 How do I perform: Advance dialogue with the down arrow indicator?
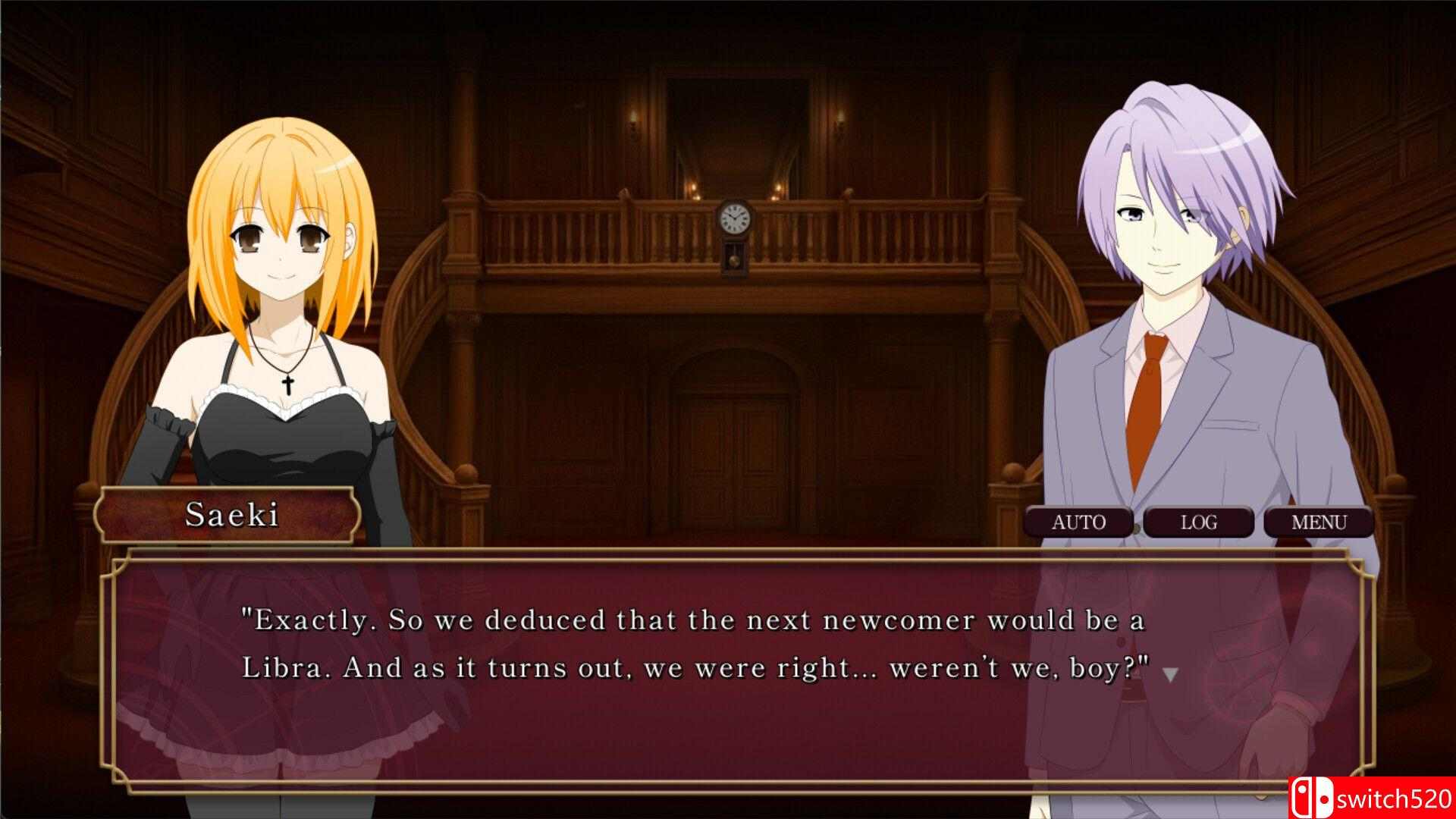tap(1170, 674)
